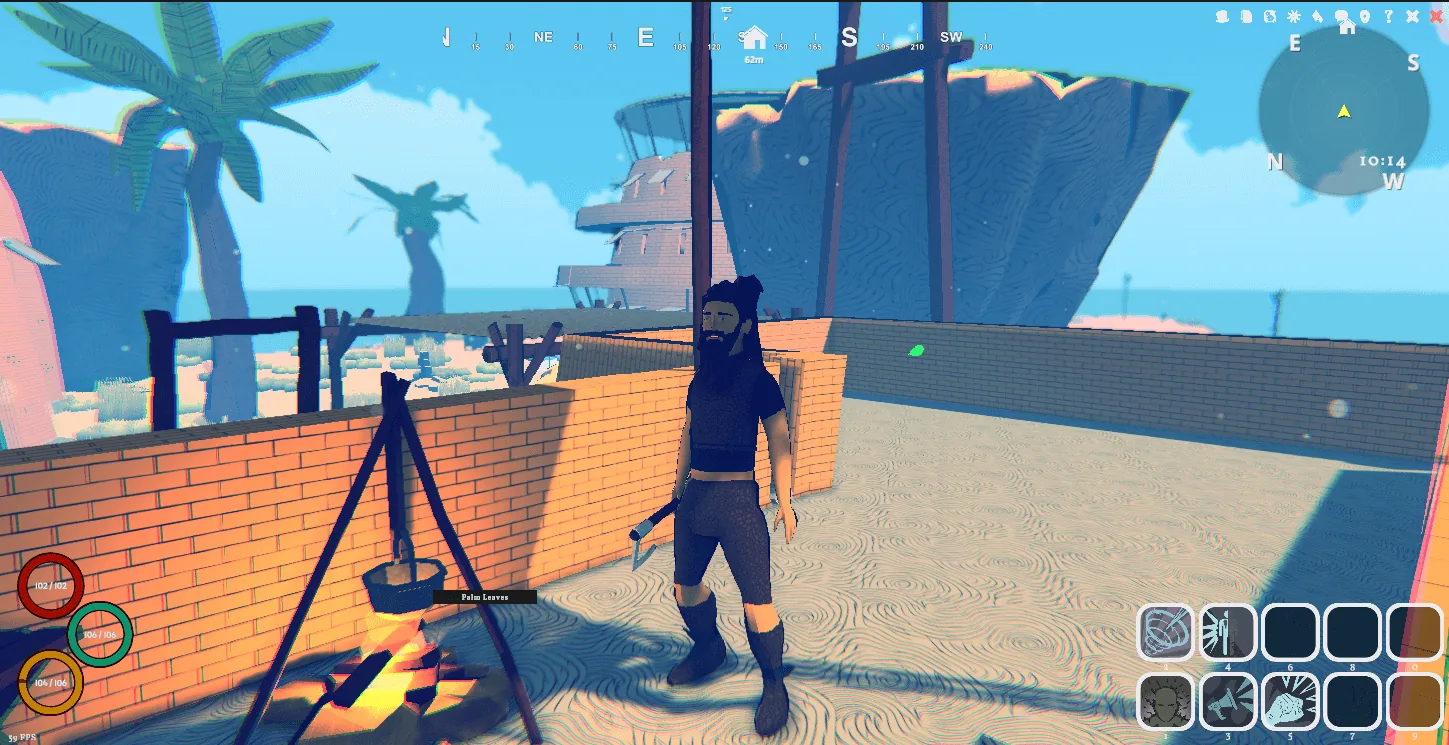Open the document pages journal icon
Image resolution: width=1449 pixels, height=745 pixels.
coord(1246,16)
